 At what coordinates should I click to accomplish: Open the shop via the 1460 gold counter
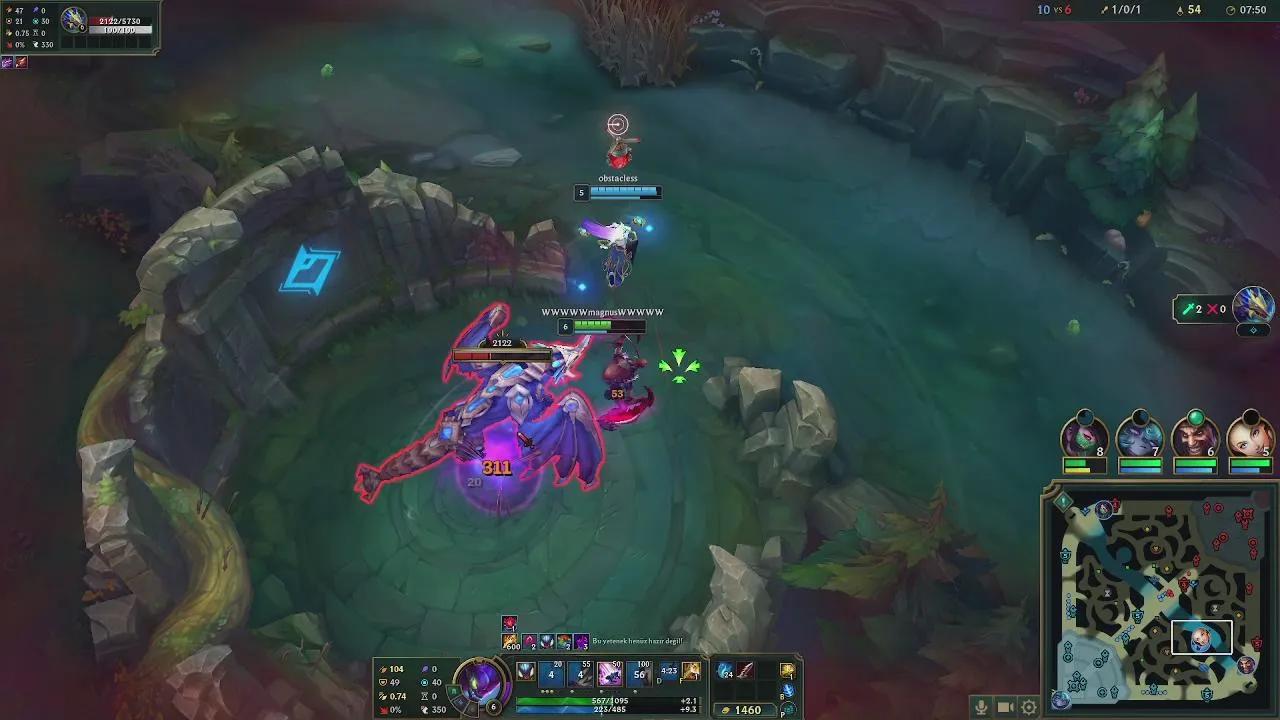pos(748,708)
